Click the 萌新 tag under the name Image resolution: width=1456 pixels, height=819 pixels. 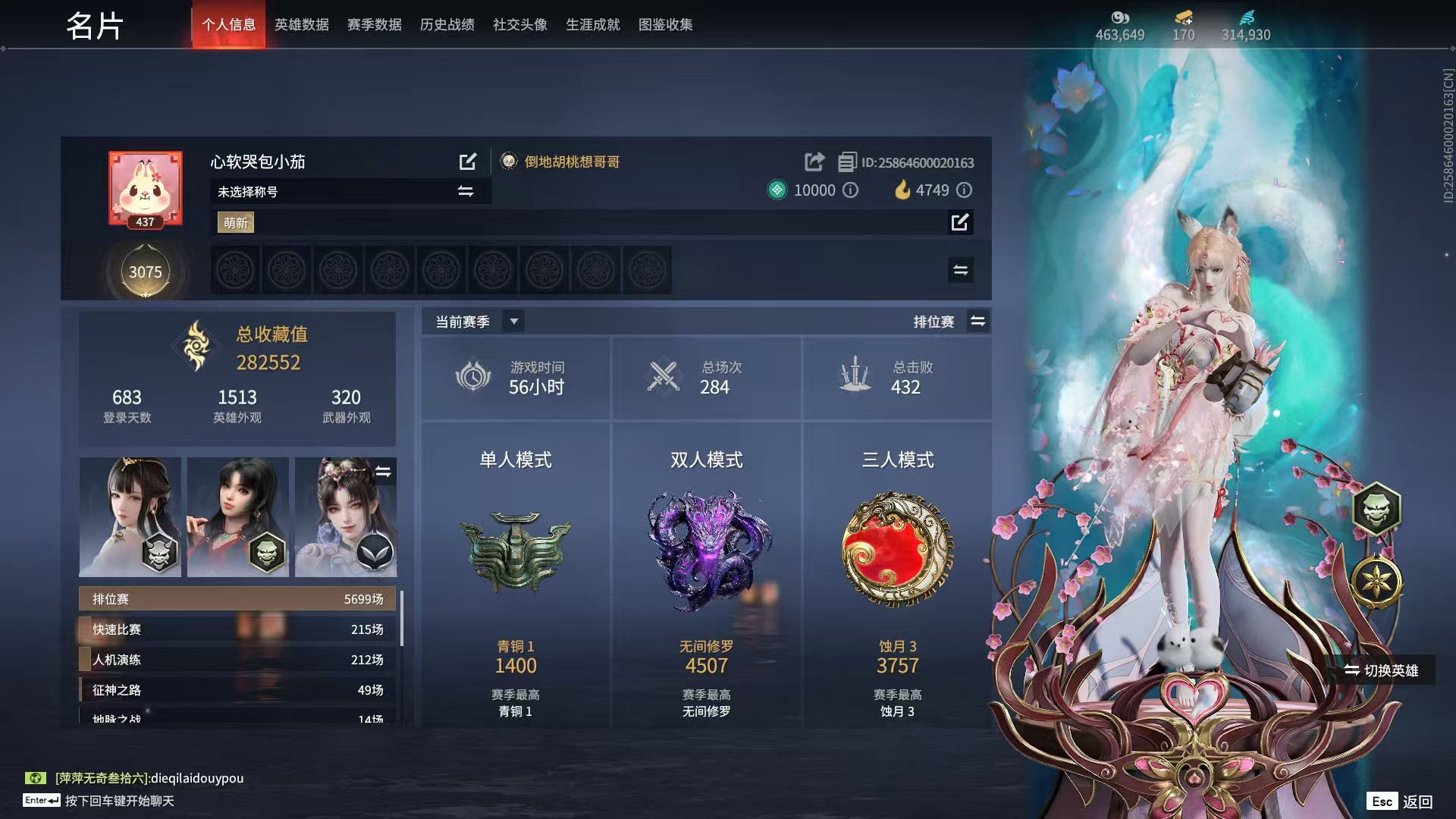point(235,222)
